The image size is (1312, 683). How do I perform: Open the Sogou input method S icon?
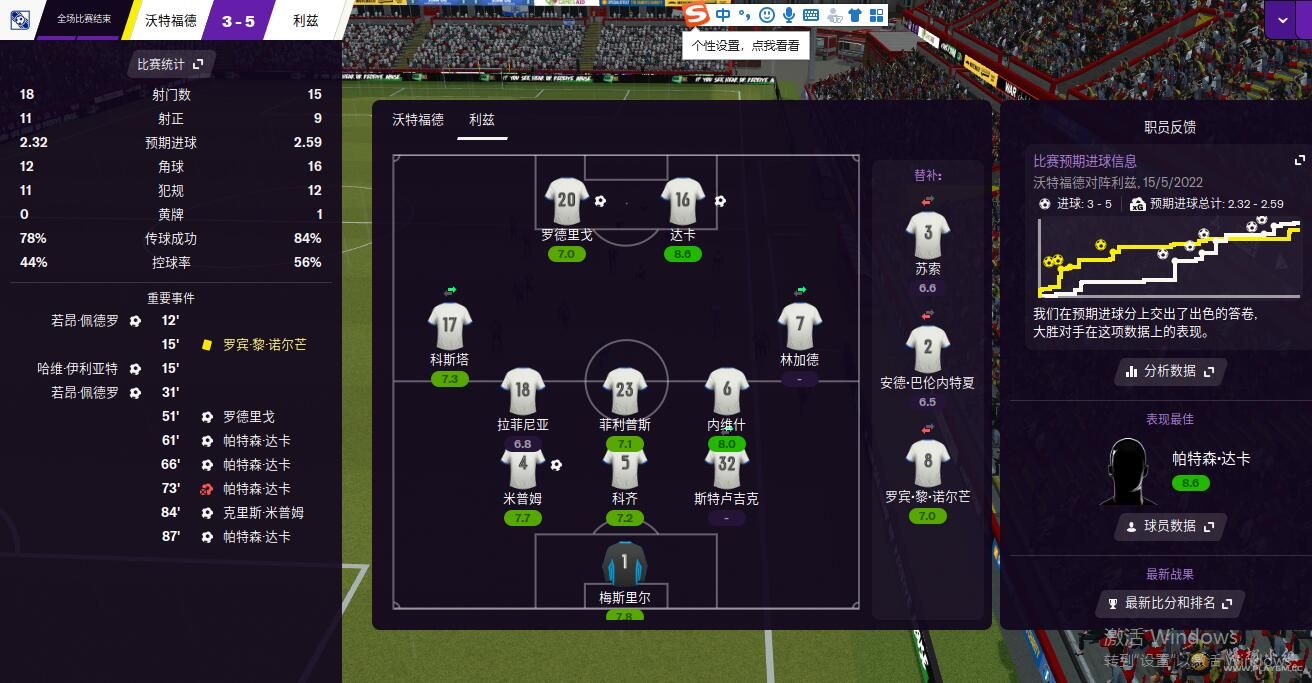(x=696, y=15)
